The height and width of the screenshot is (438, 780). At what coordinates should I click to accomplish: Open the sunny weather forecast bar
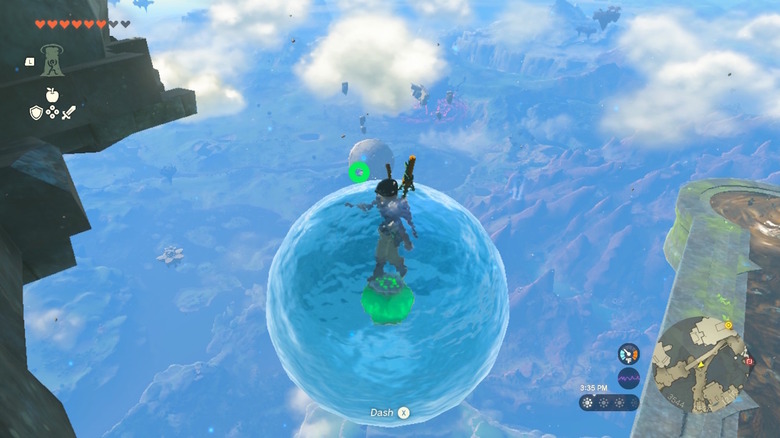[609, 402]
